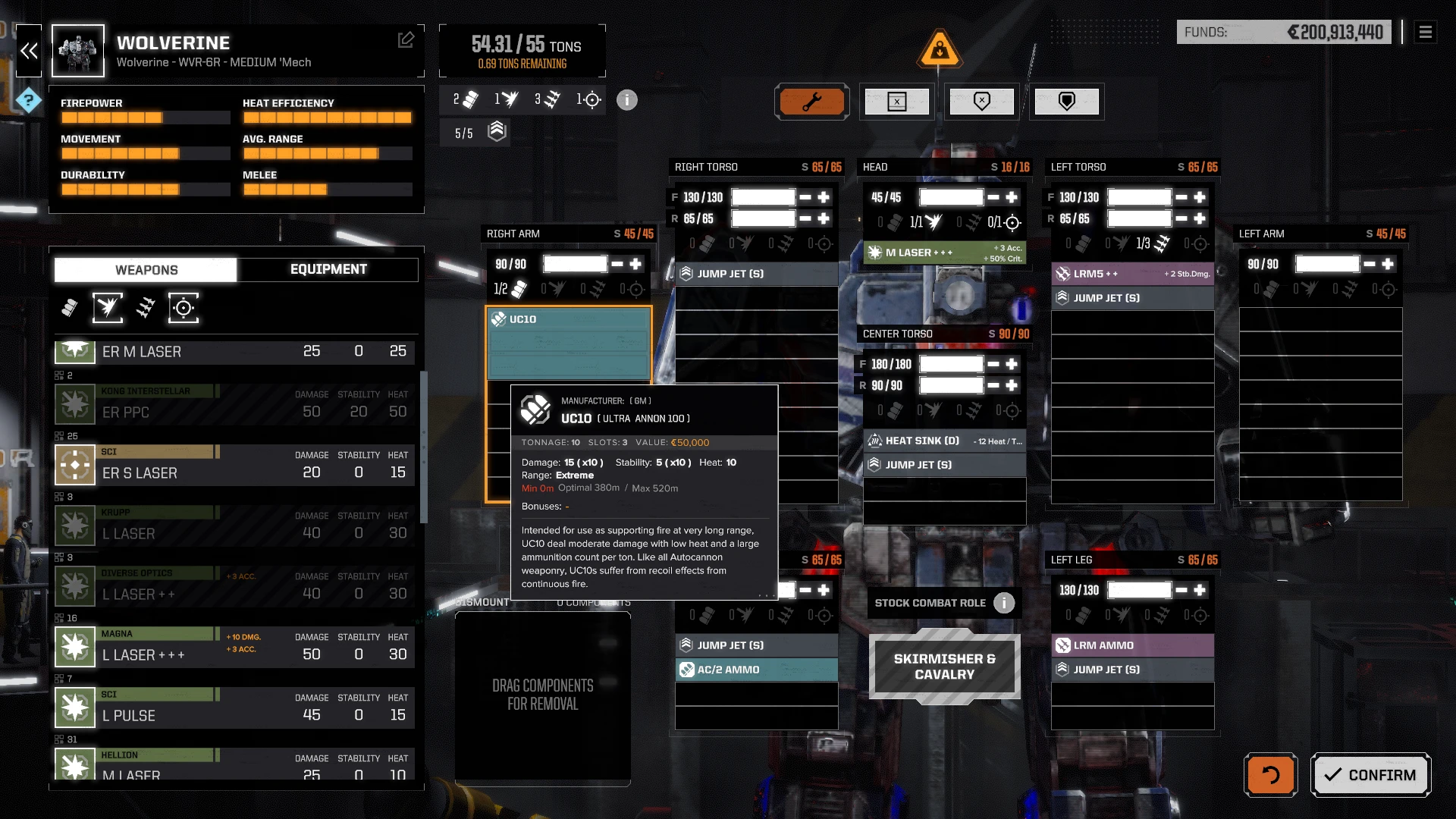Open the mech lab wrench tab
The image size is (1456, 819).
[812, 101]
